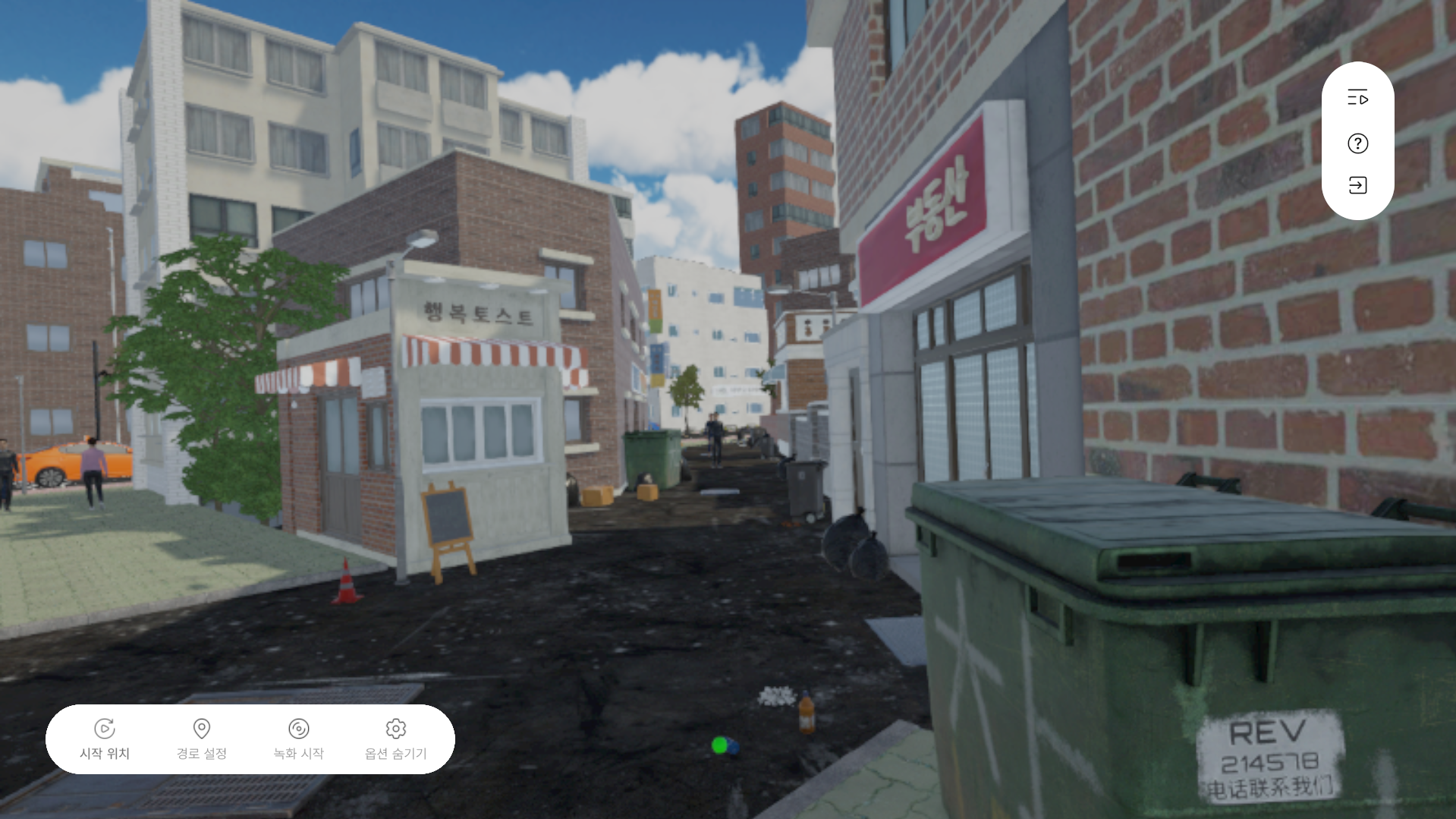Open the playback queue icon on the right panel
This screenshot has width=1456, height=819.
[x=1357, y=98]
